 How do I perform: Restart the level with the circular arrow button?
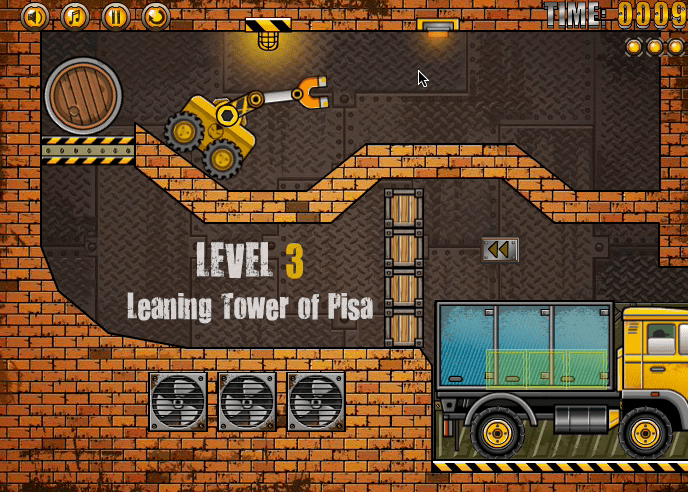pos(155,16)
